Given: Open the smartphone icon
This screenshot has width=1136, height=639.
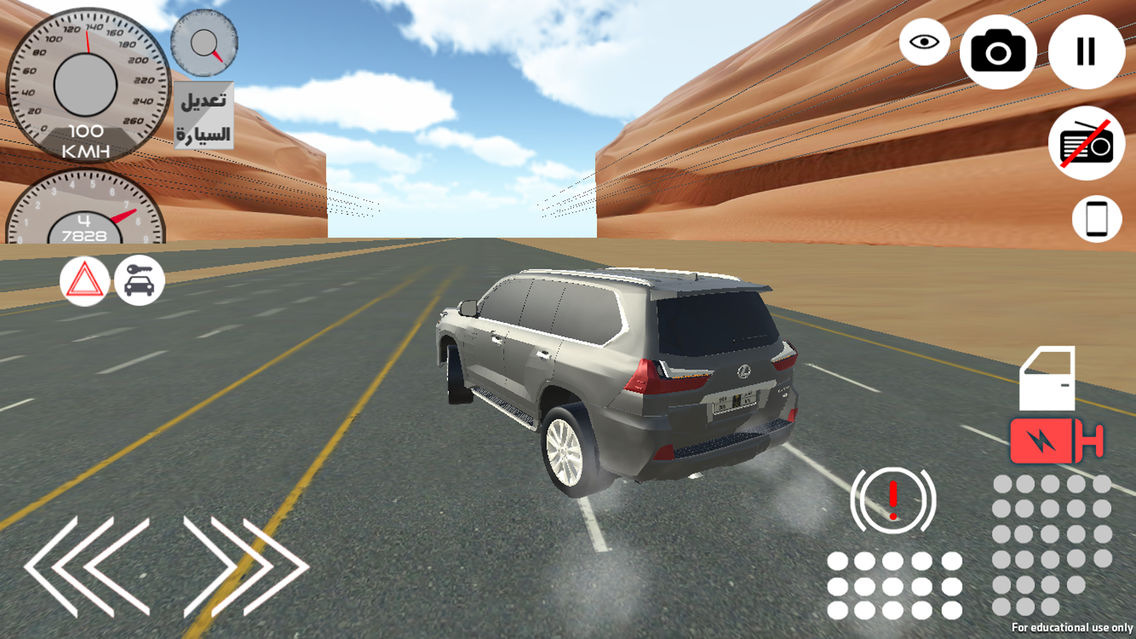Looking at the screenshot, I should [1097, 219].
